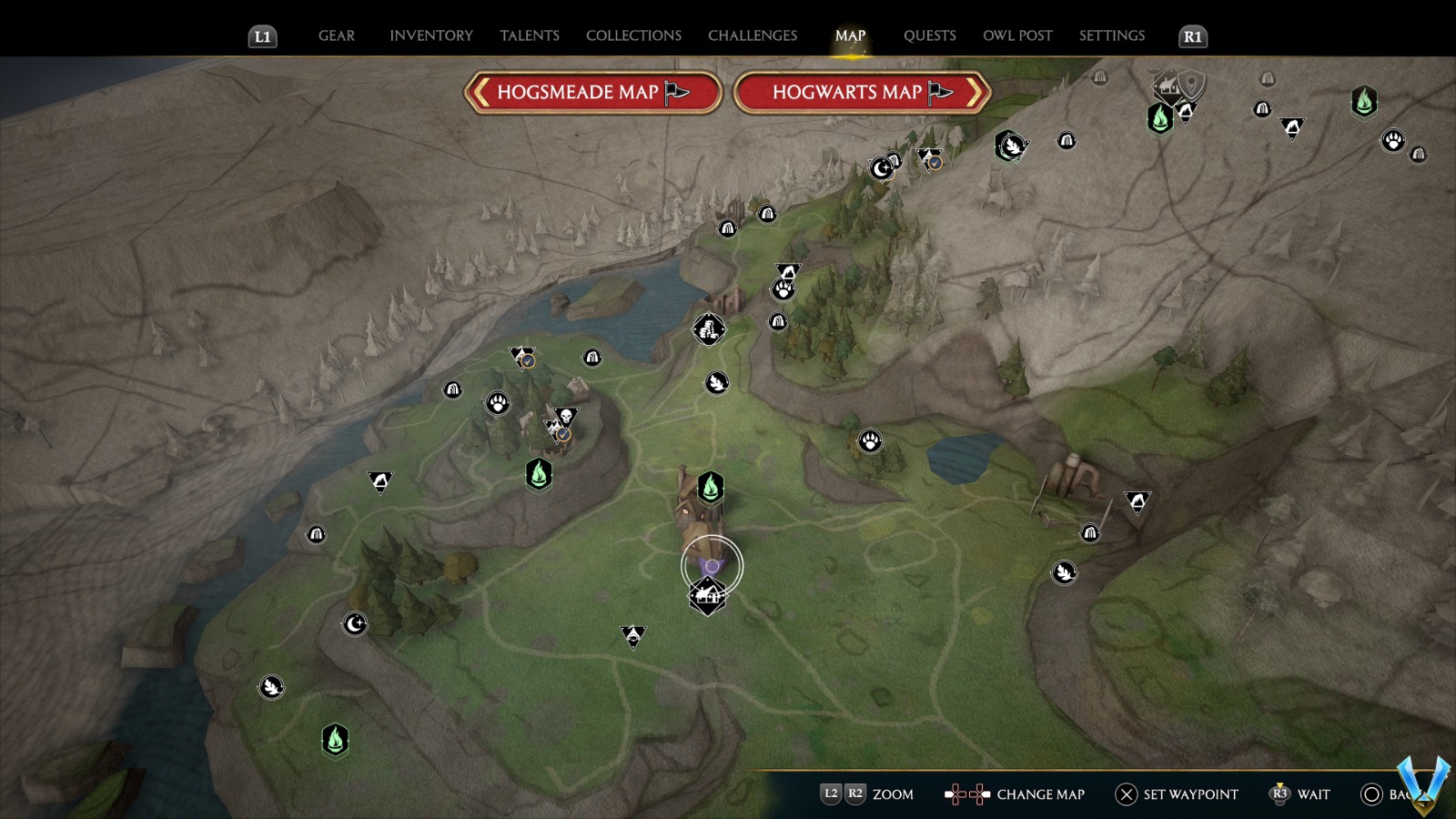Screen dimensions: 1456x819
Task: Click the white bird den icon on the eastern slope
Action: (x=1062, y=571)
